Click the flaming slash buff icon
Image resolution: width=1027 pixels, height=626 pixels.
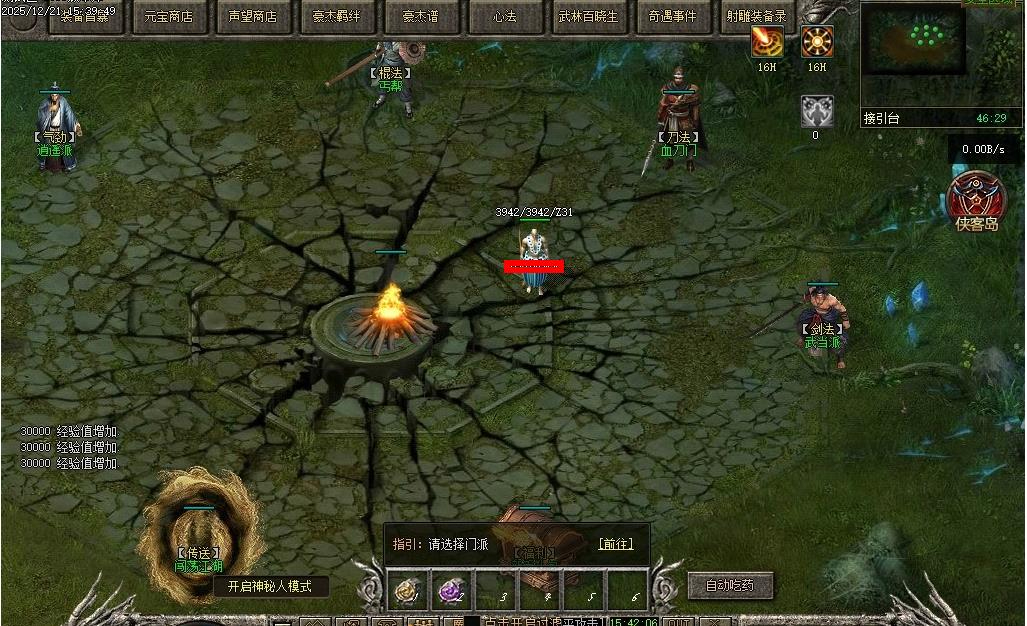click(x=767, y=42)
